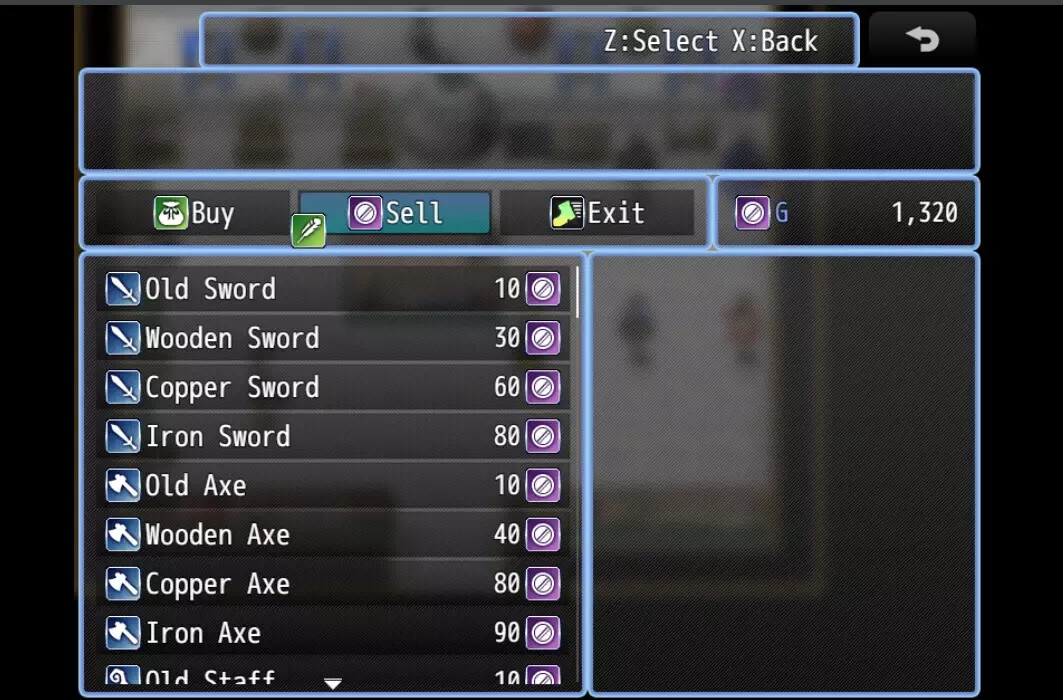Select the Sell command
Screen dimensions: 1063x700
click(x=395, y=213)
